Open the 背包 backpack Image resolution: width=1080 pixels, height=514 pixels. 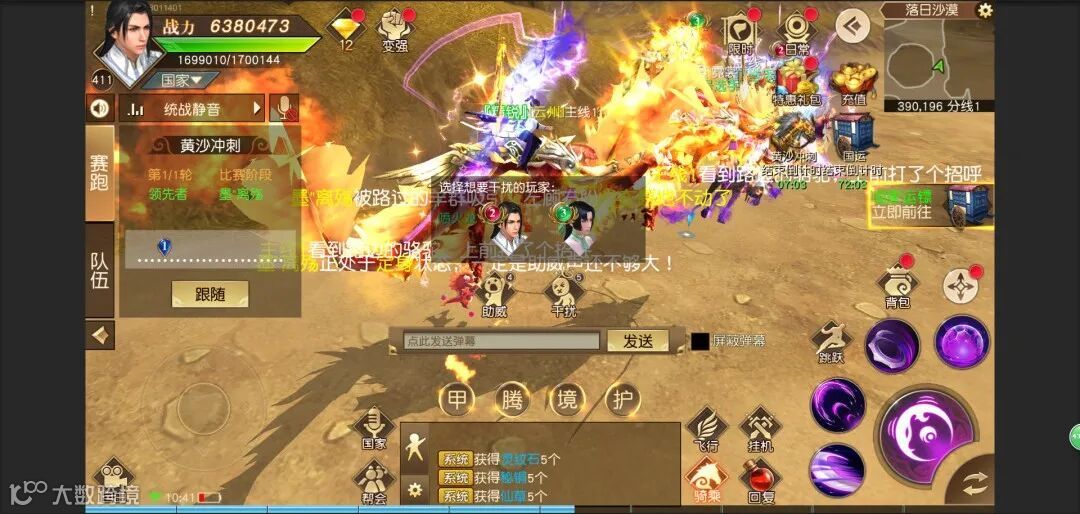click(897, 285)
